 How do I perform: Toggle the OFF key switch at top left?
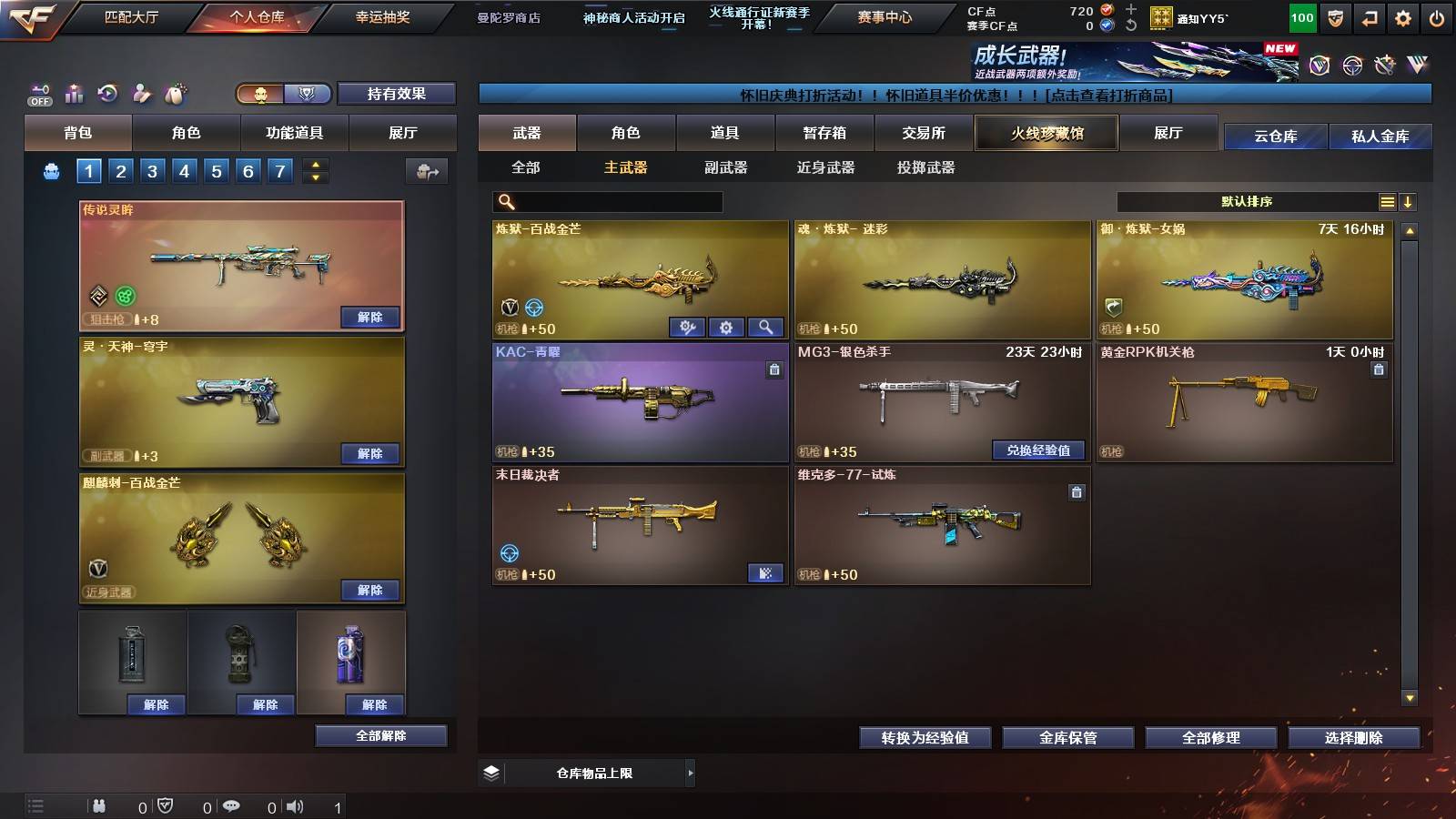point(38,93)
